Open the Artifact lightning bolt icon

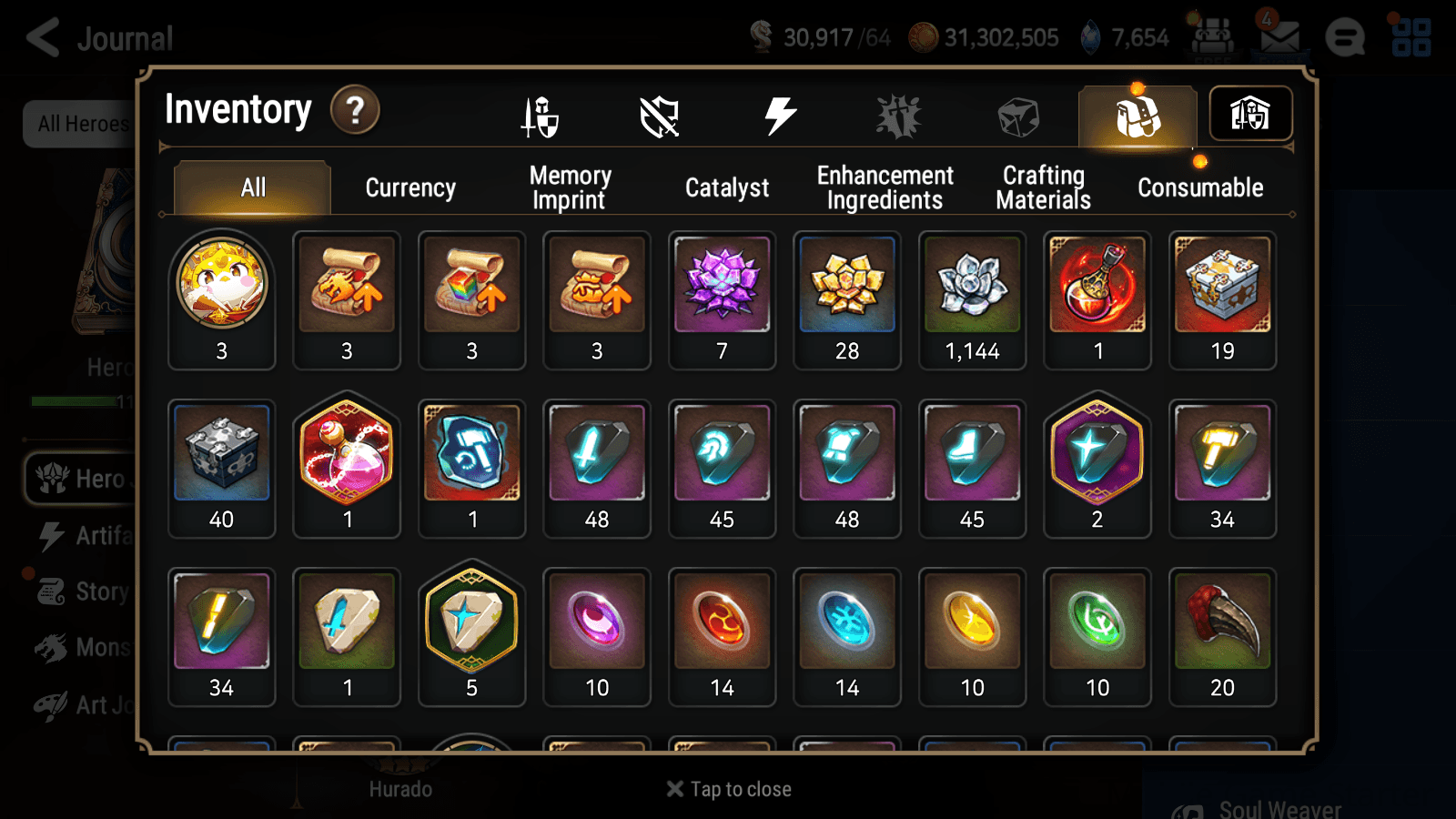[778, 115]
